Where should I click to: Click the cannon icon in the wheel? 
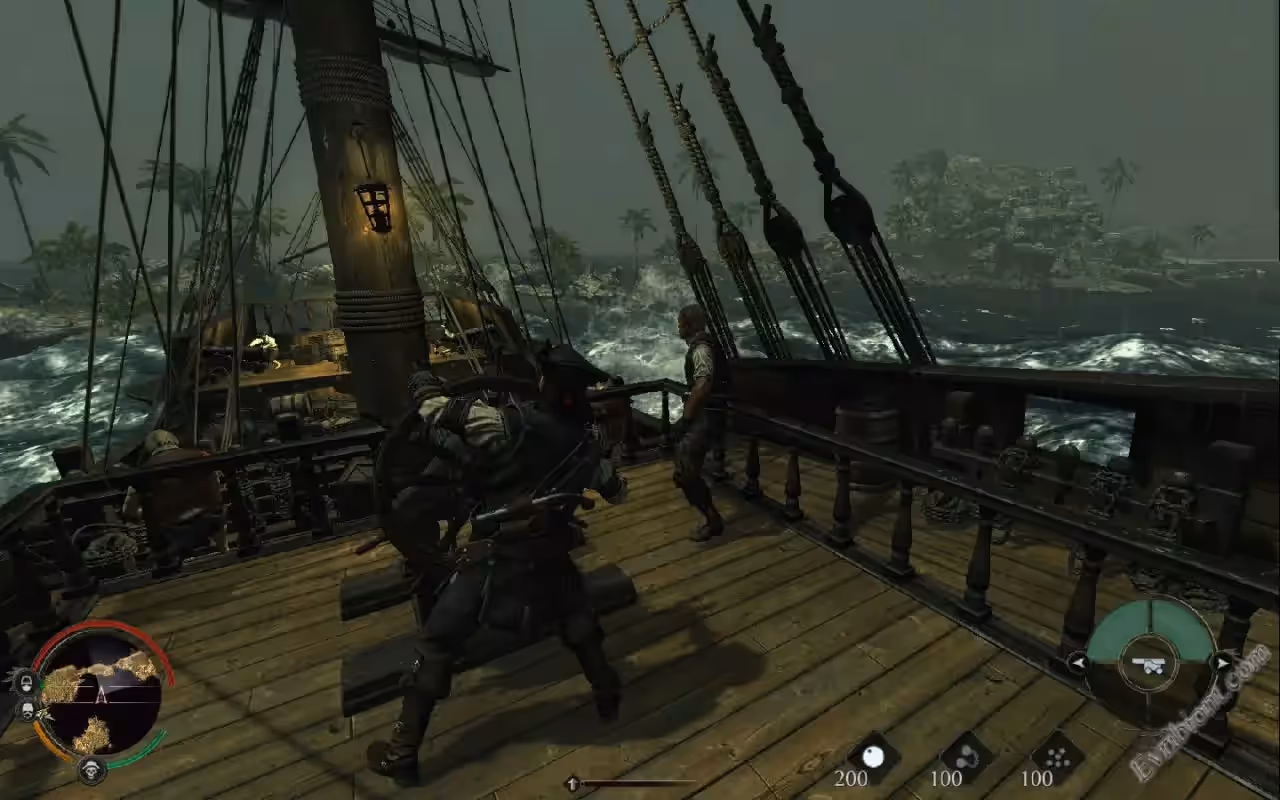(1149, 665)
